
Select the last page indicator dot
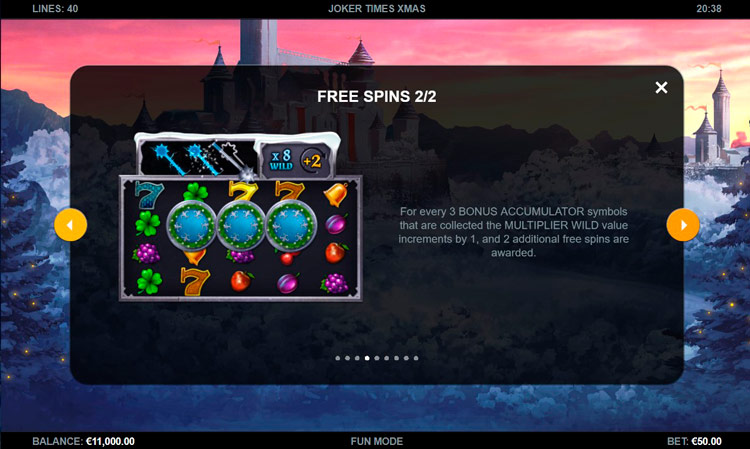coord(416,357)
